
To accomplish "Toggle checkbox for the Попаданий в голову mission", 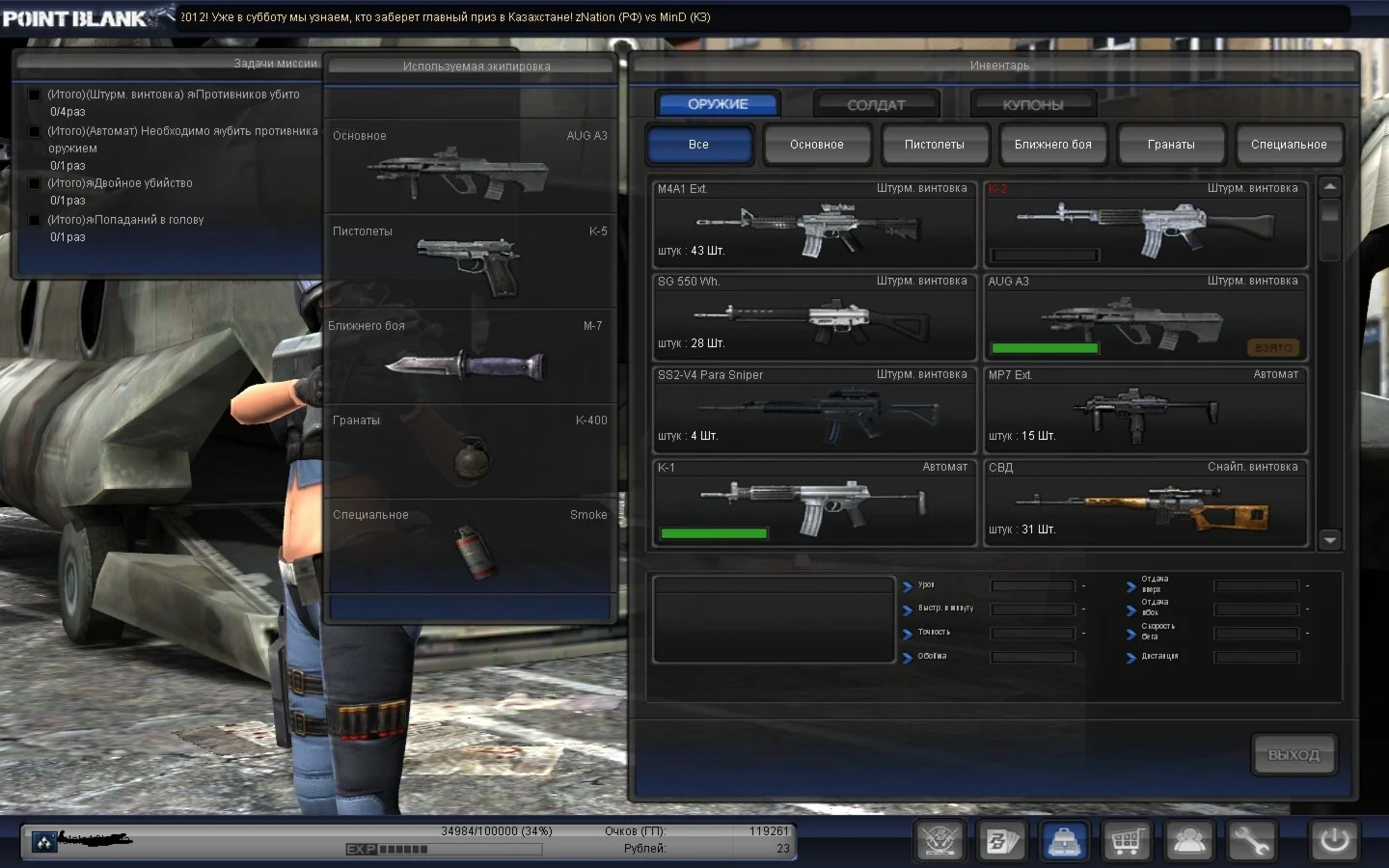I will (x=35, y=220).
